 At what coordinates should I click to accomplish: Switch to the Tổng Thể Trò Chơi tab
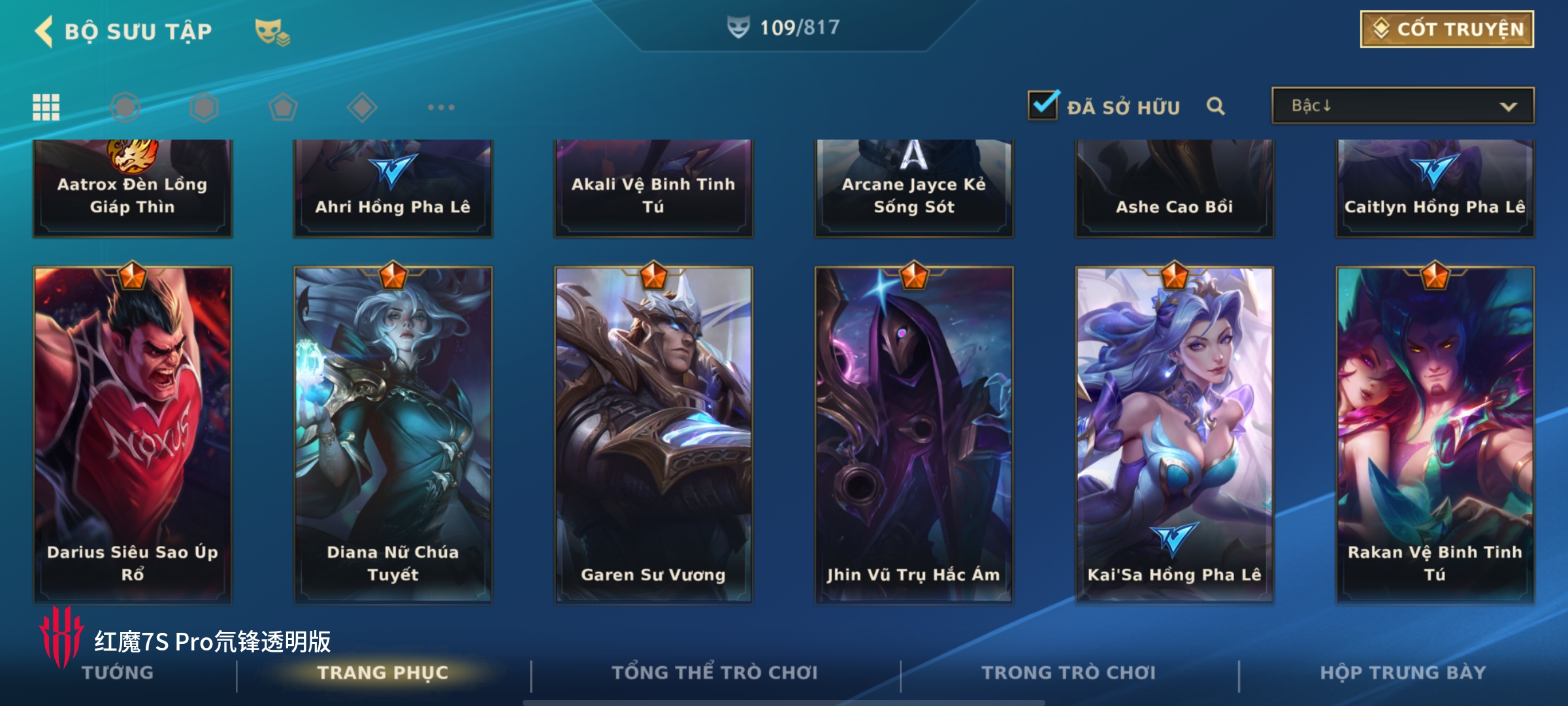point(715,673)
